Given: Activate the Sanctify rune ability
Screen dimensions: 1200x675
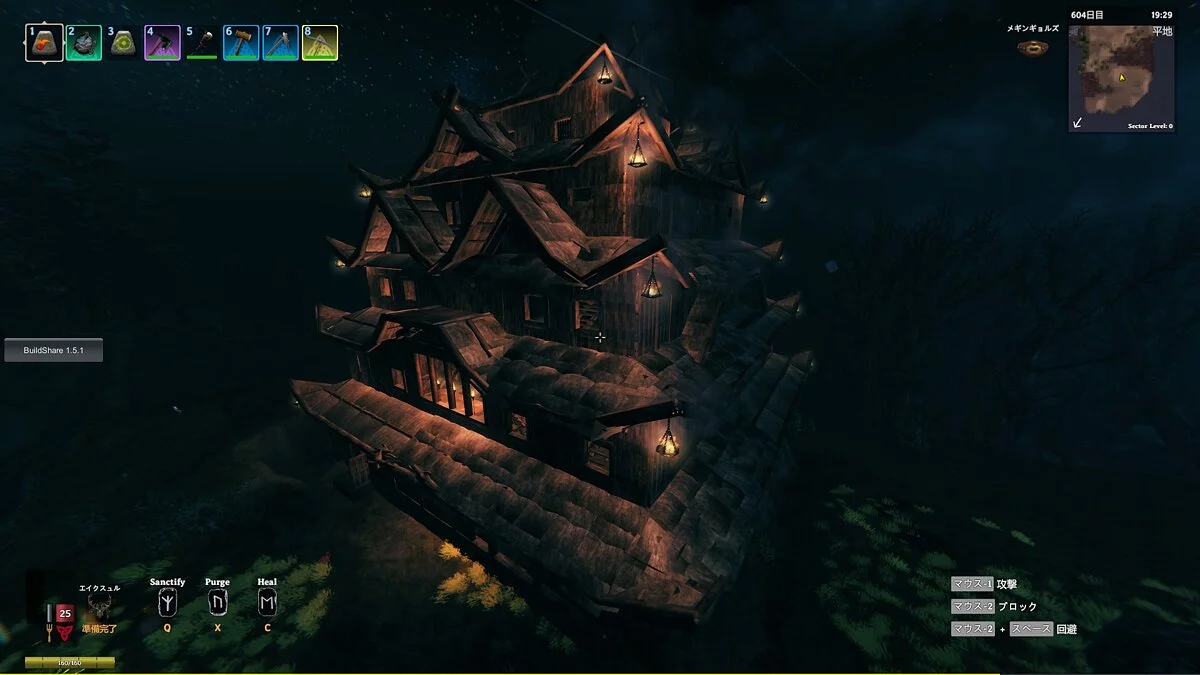Looking at the screenshot, I should 167,603.
